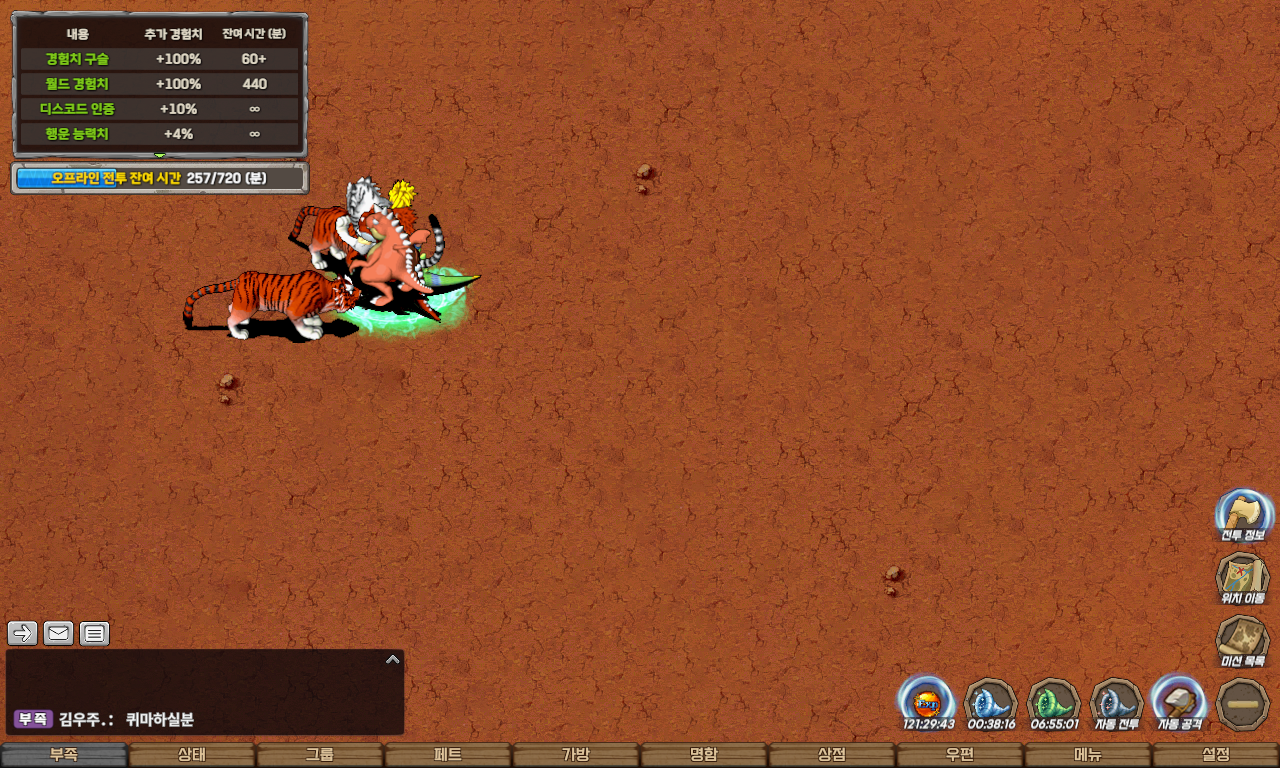
Task: Open 전투 정보 battle info axe icon
Action: 1243,515
